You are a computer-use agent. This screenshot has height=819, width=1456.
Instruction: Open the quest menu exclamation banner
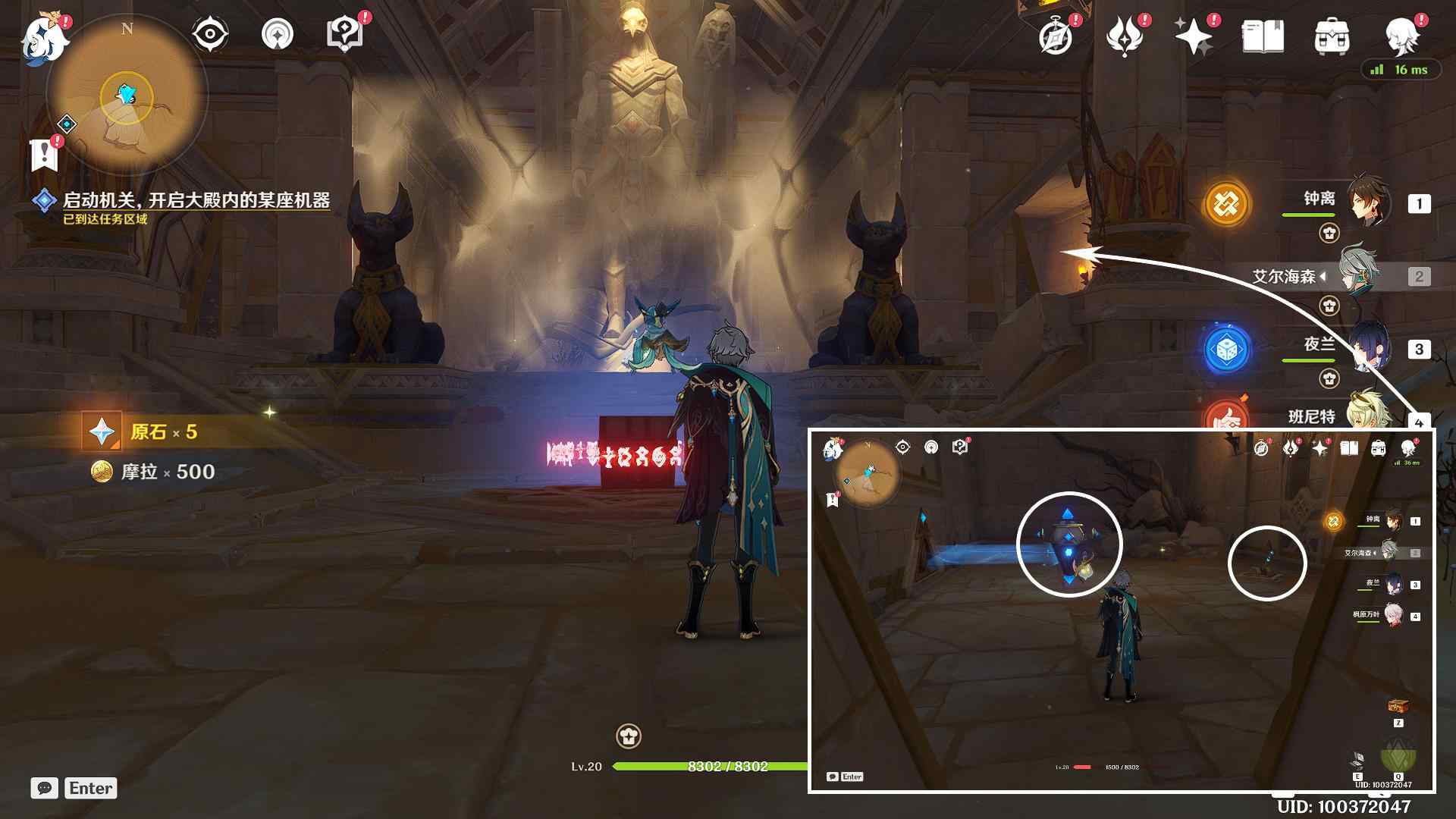click(45, 155)
